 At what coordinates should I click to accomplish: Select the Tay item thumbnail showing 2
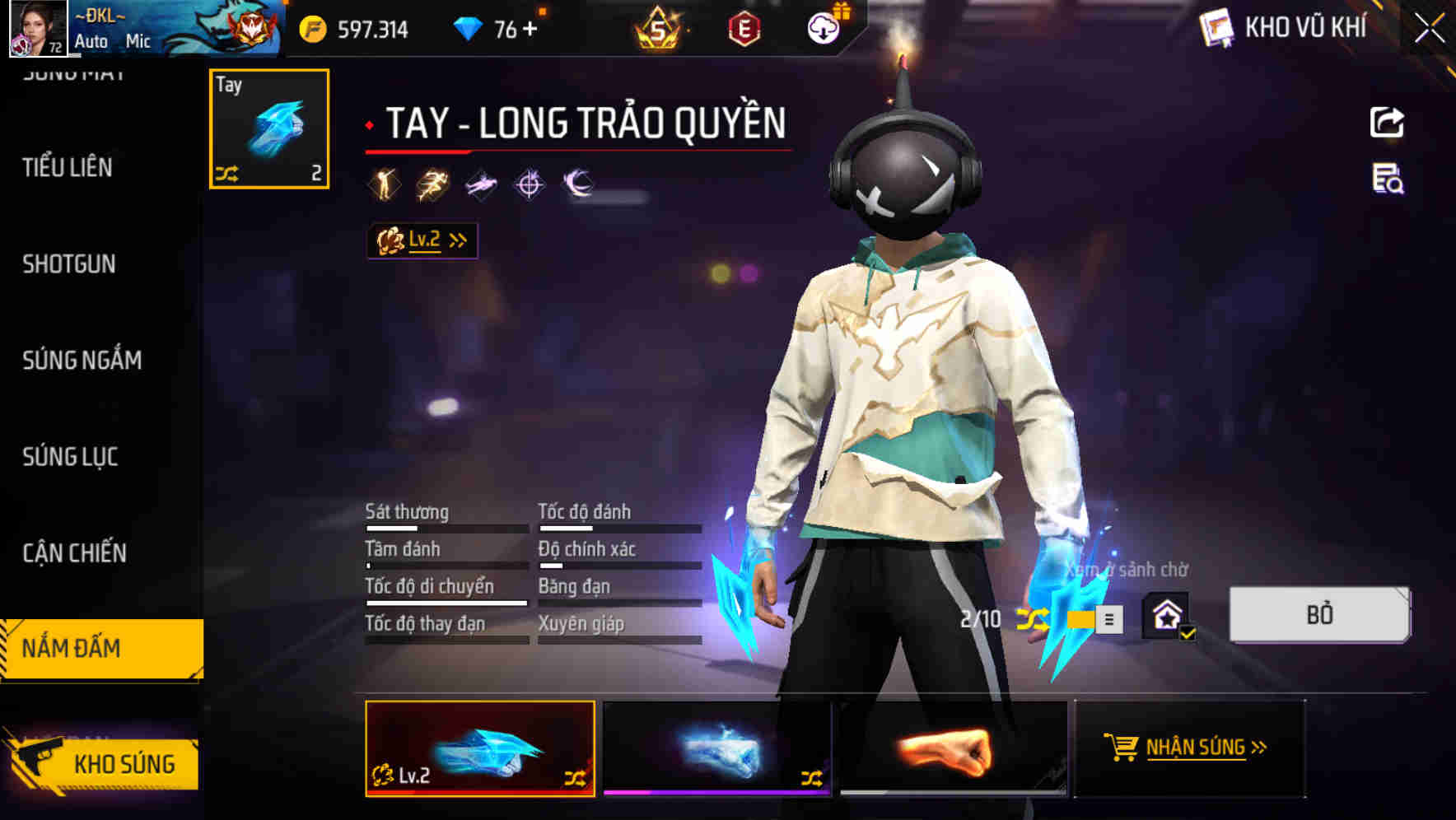(x=268, y=128)
